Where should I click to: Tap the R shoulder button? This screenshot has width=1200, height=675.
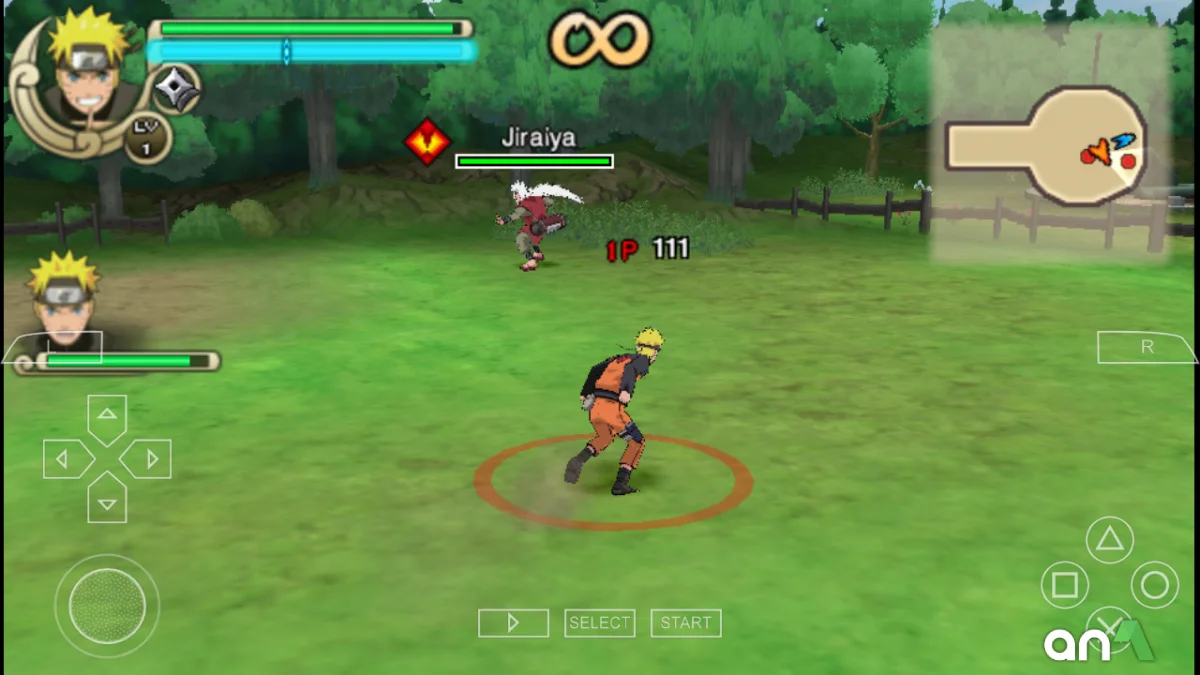point(1146,347)
